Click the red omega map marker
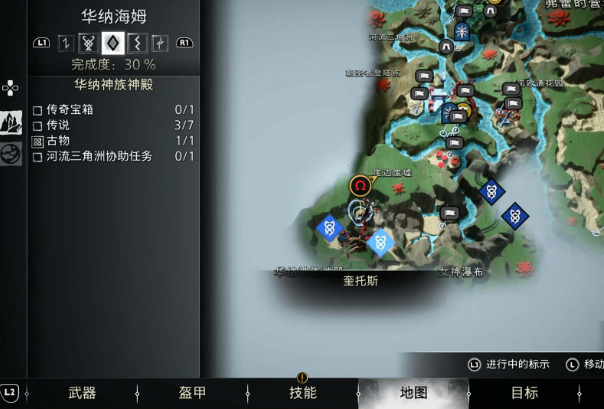 (x=360, y=185)
